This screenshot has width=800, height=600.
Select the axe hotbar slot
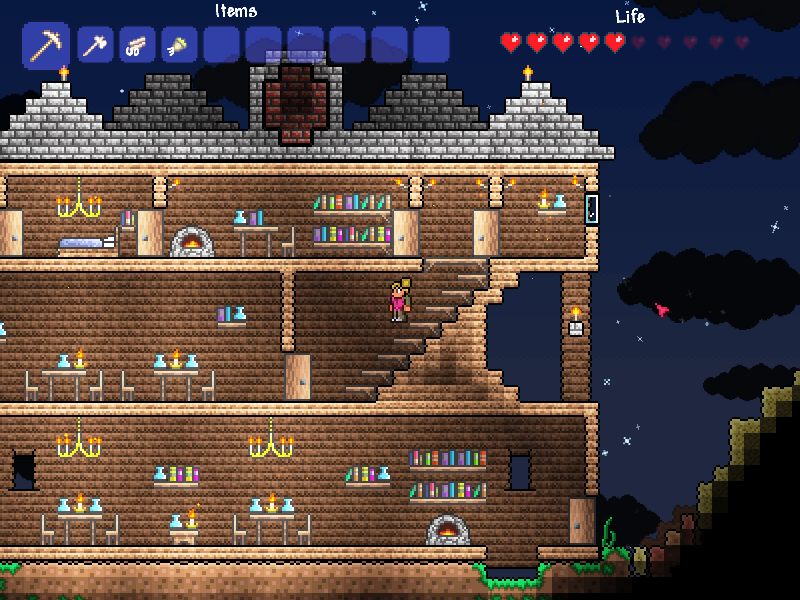click(95, 45)
